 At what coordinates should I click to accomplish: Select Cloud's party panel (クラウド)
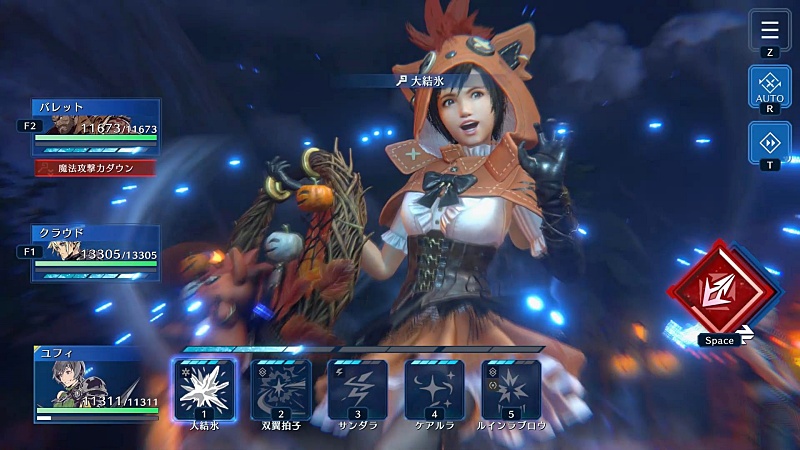point(97,252)
